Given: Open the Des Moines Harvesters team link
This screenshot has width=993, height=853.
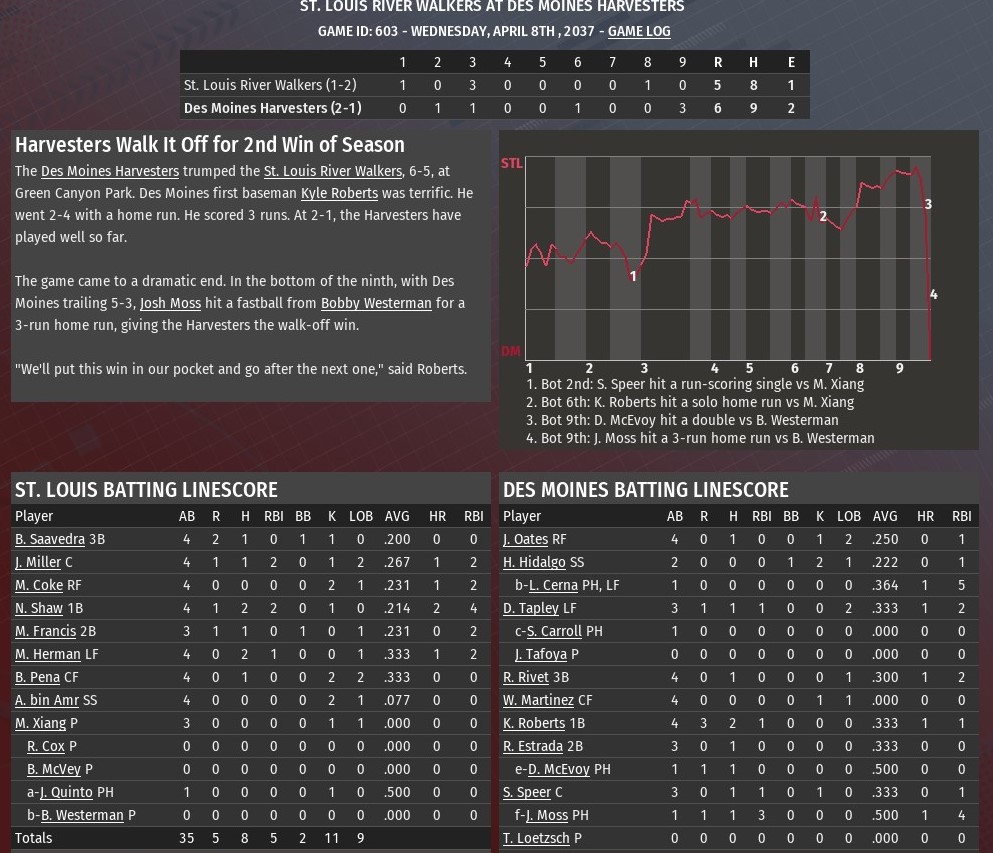Looking at the screenshot, I should (110, 171).
